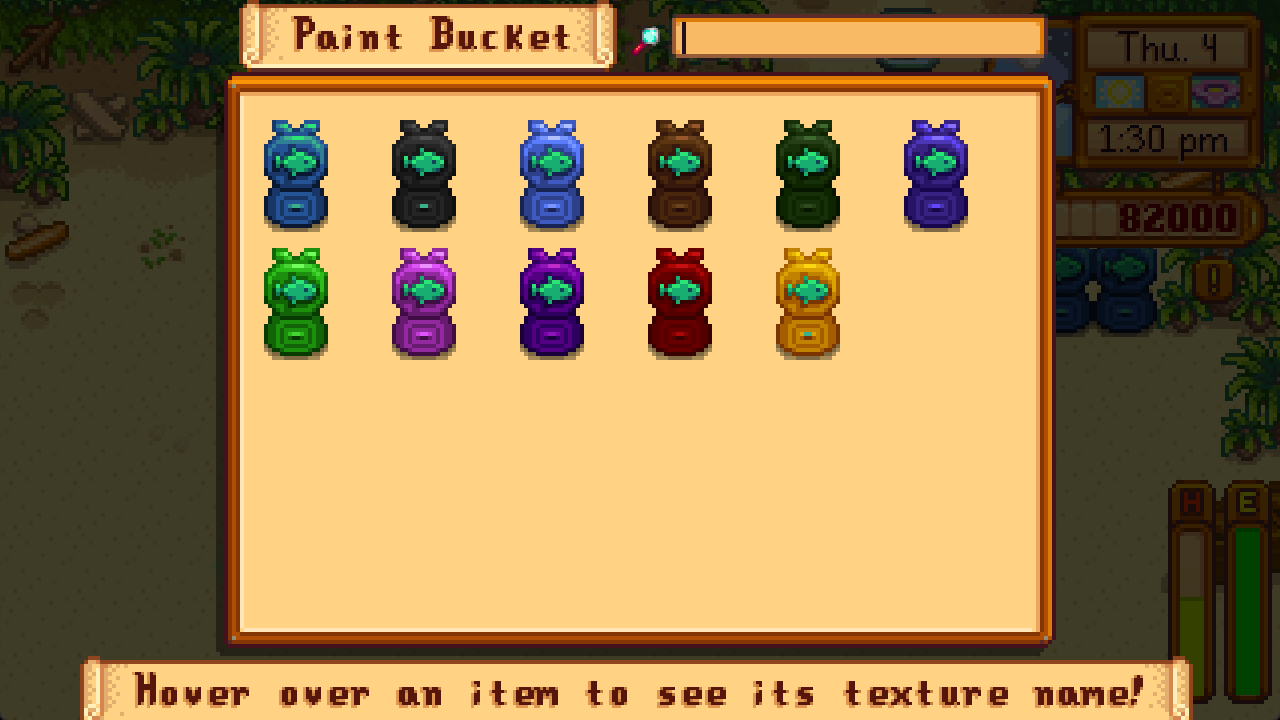Choose the dark green backpack texture
The image size is (1280, 720).
[x=807, y=175]
